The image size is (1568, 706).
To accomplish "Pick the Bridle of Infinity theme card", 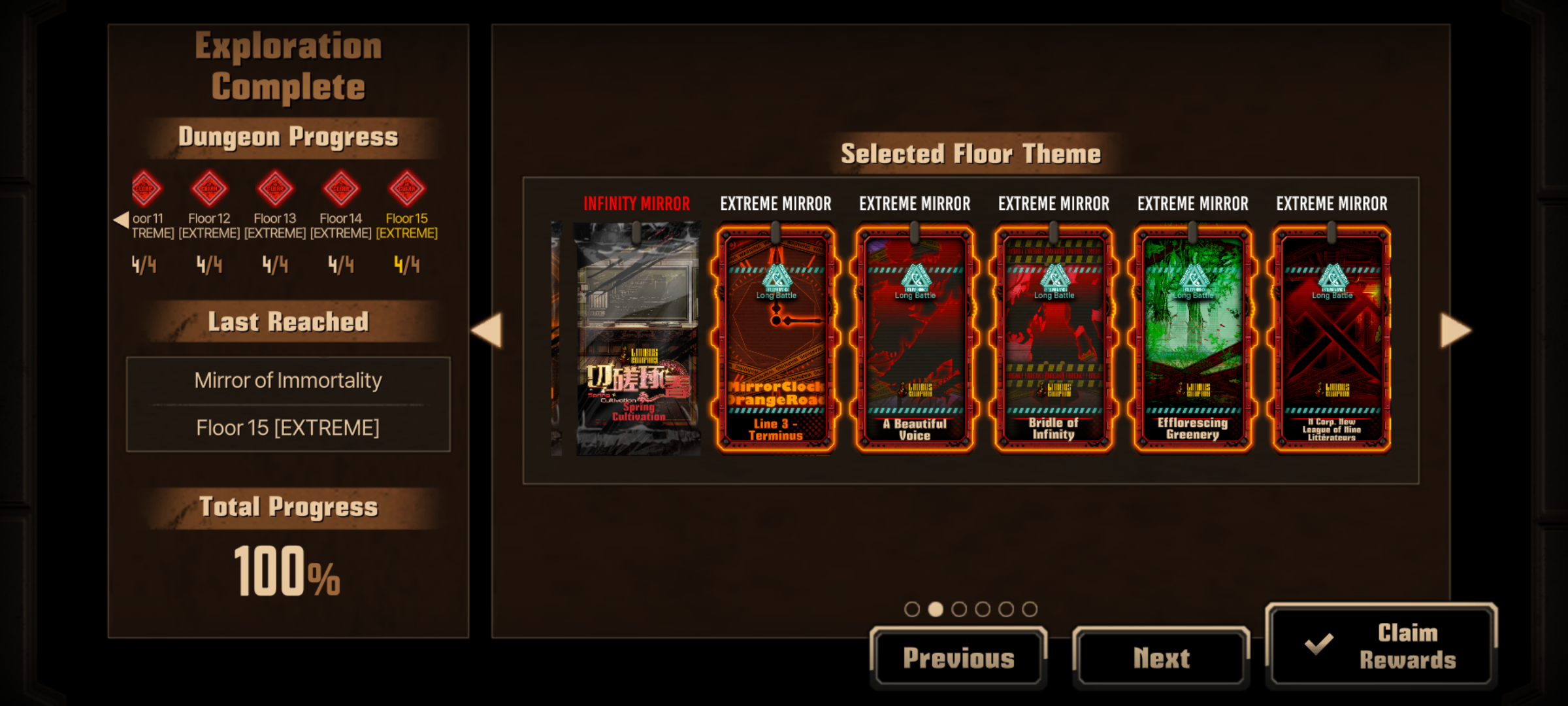I will pyautogui.click(x=1054, y=339).
